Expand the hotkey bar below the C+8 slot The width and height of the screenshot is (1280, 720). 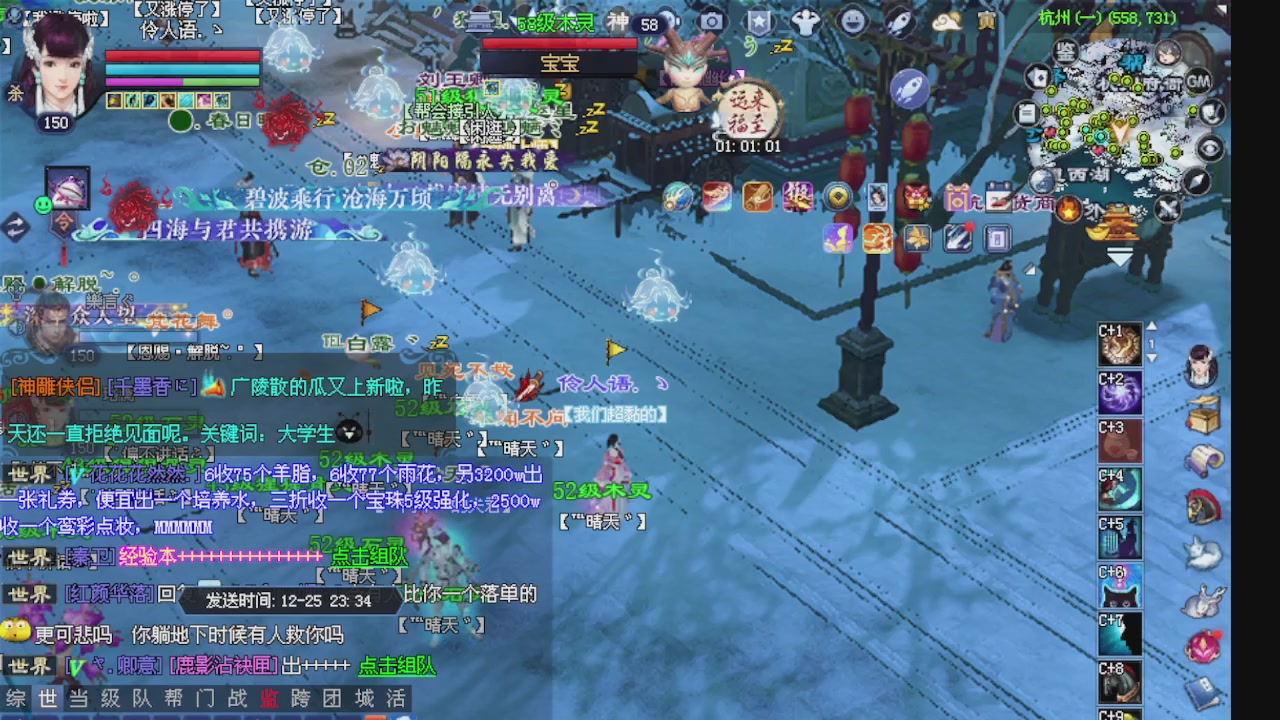click(x=1119, y=712)
